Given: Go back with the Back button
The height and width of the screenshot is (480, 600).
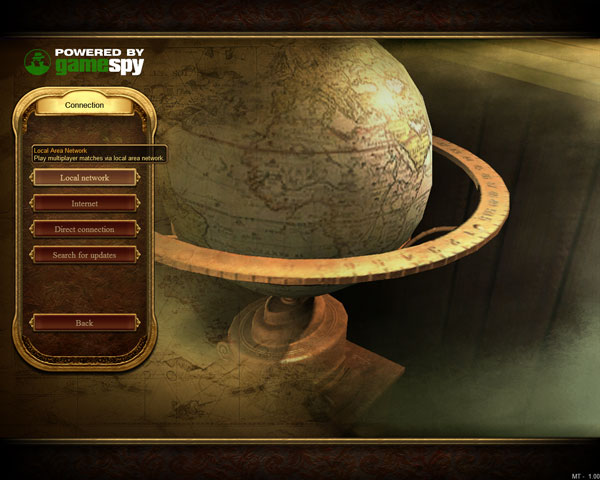Looking at the screenshot, I should (84, 323).
